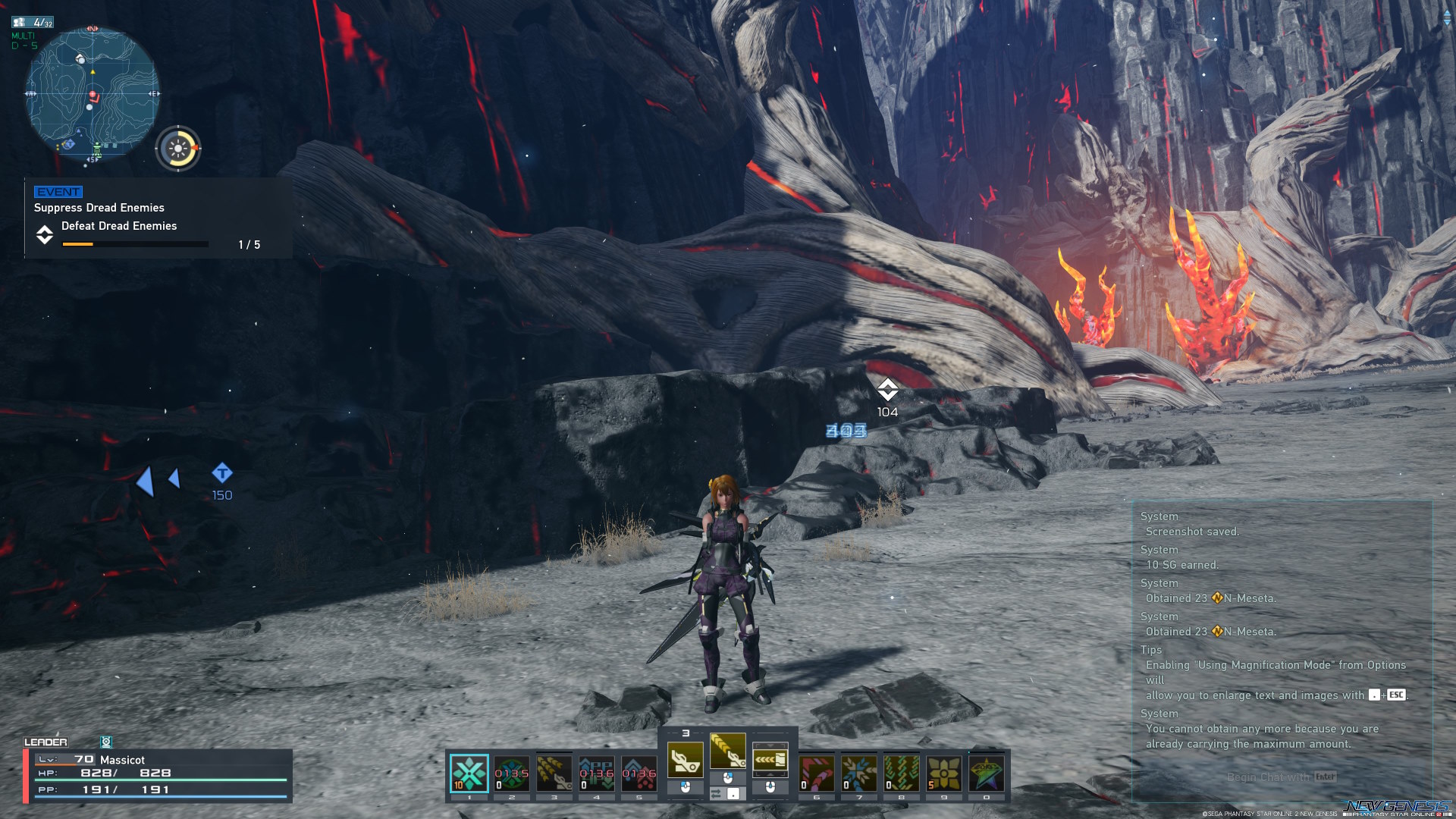The height and width of the screenshot is (819, 1456).
Task: Expand the lower arrow on the third weapon slot
Action: click(x=770, y=774)
